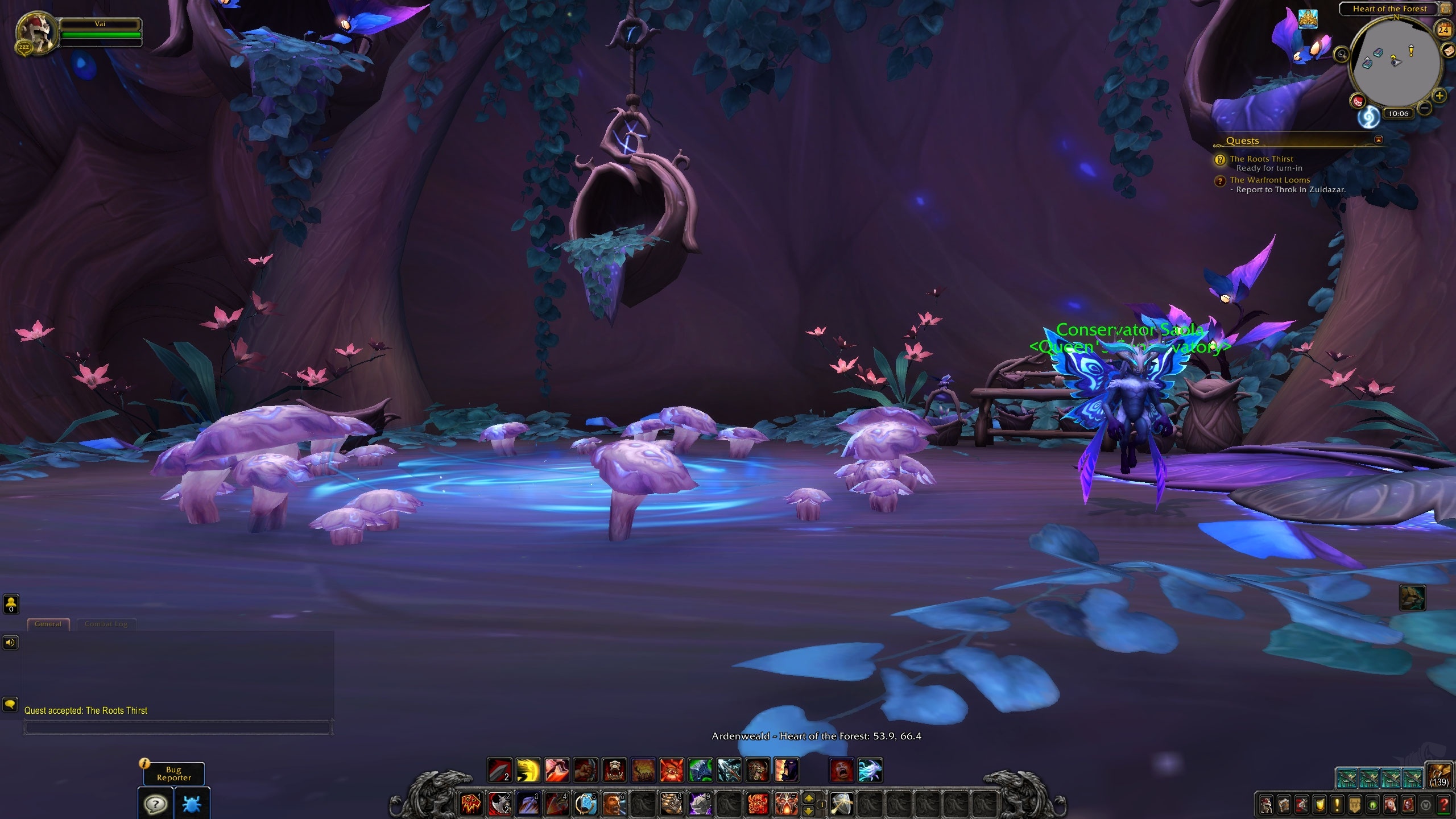
Task: Open the quest log exclamation mark button
Action: tap(1337, 805)
